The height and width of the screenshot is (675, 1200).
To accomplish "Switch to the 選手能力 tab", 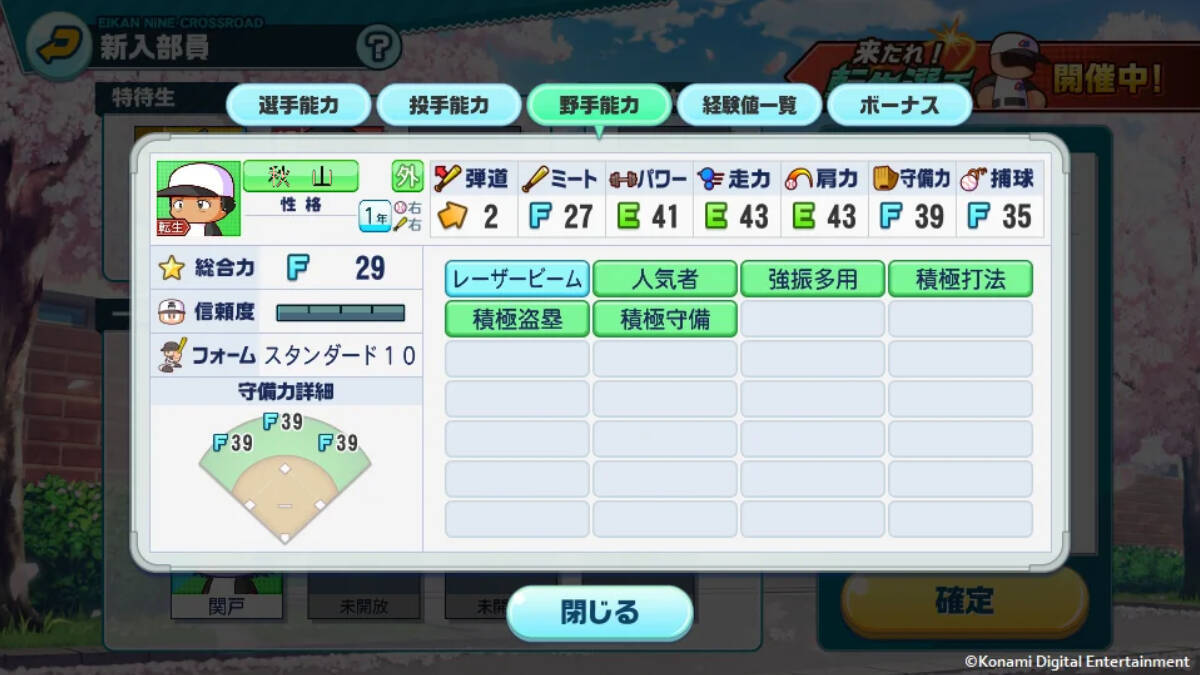I will click(x=298, y=106).
